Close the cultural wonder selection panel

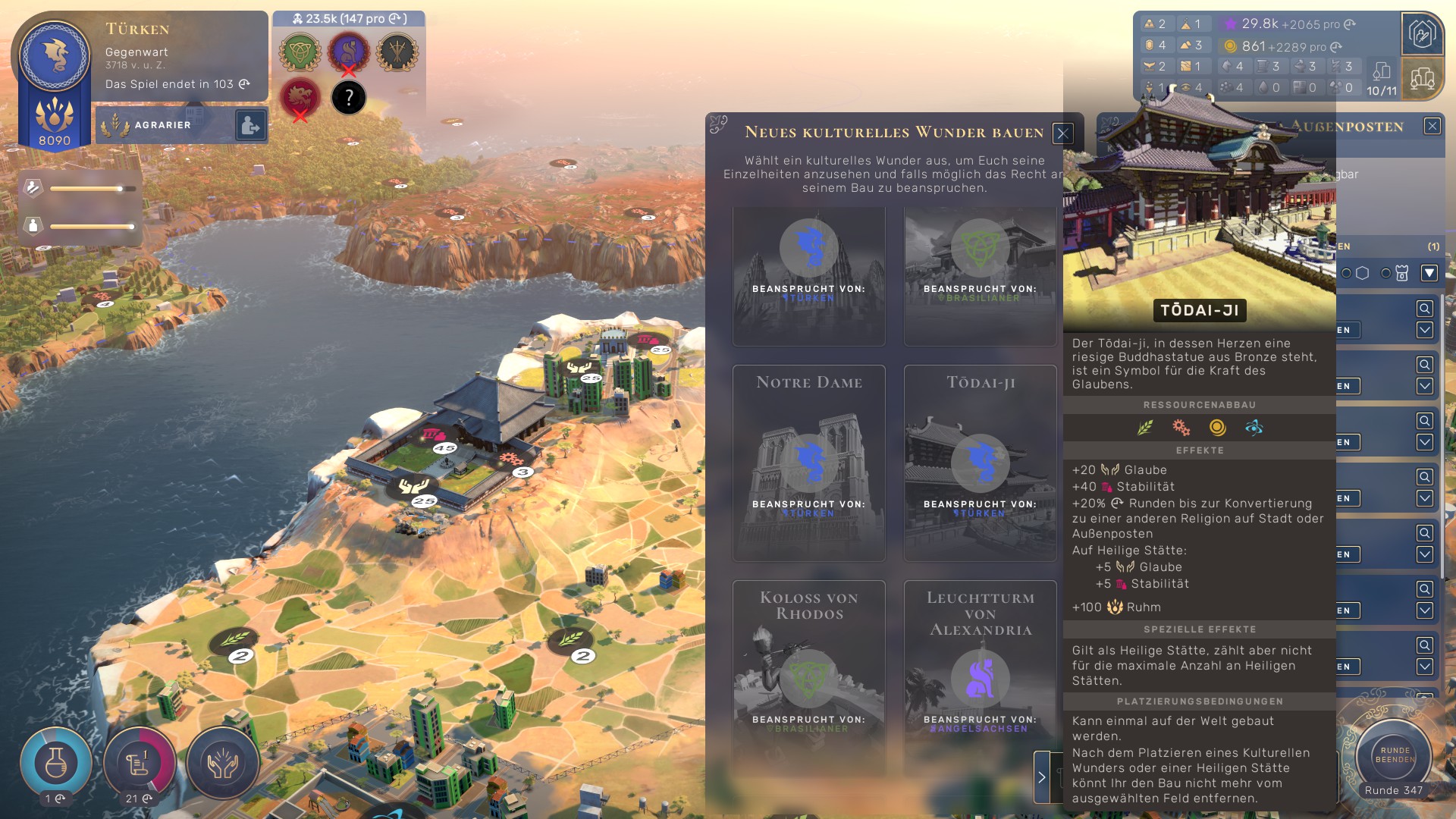(x=1062, y=133)
